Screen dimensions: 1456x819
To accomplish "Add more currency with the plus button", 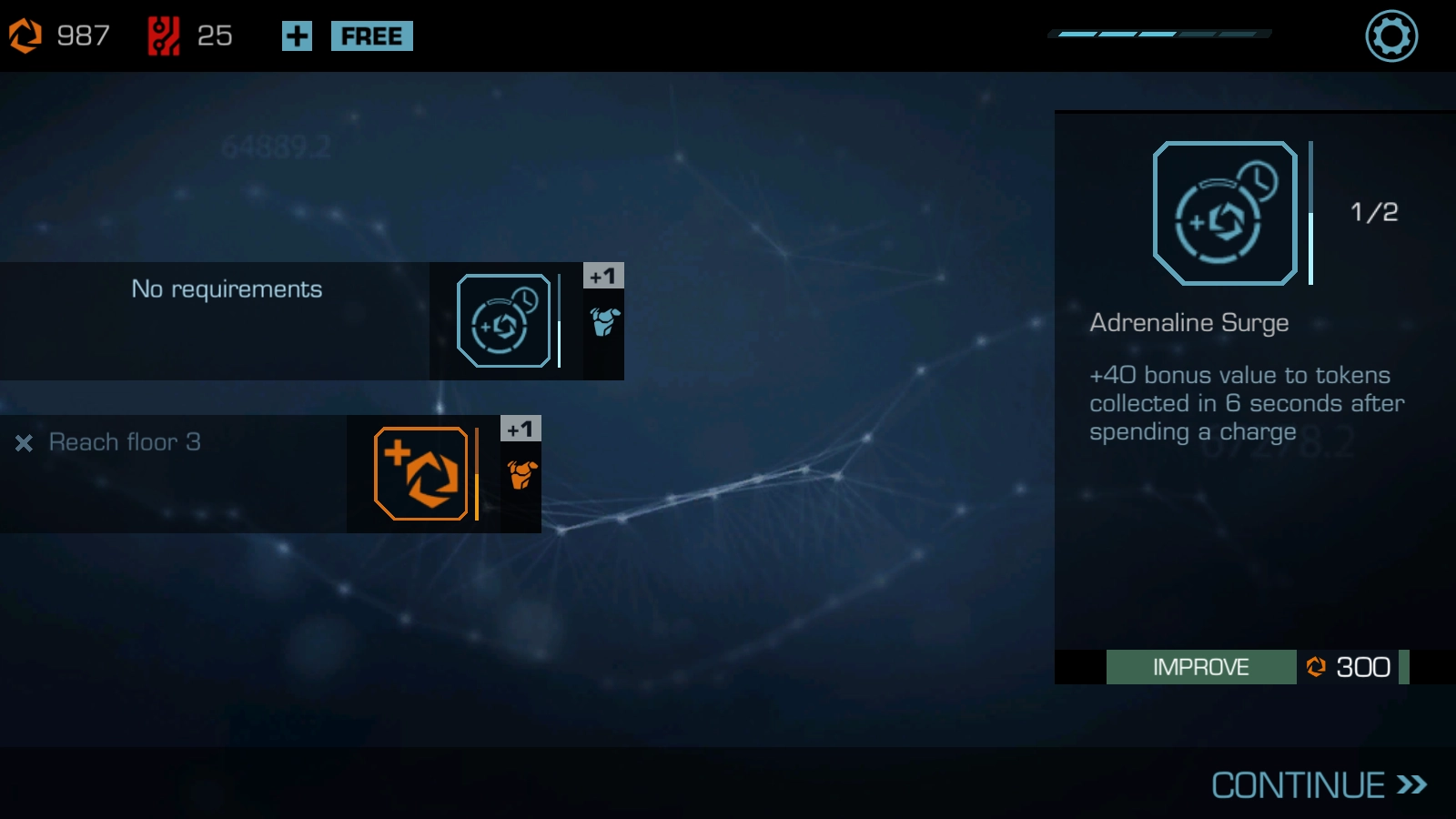I will (297, 36).
